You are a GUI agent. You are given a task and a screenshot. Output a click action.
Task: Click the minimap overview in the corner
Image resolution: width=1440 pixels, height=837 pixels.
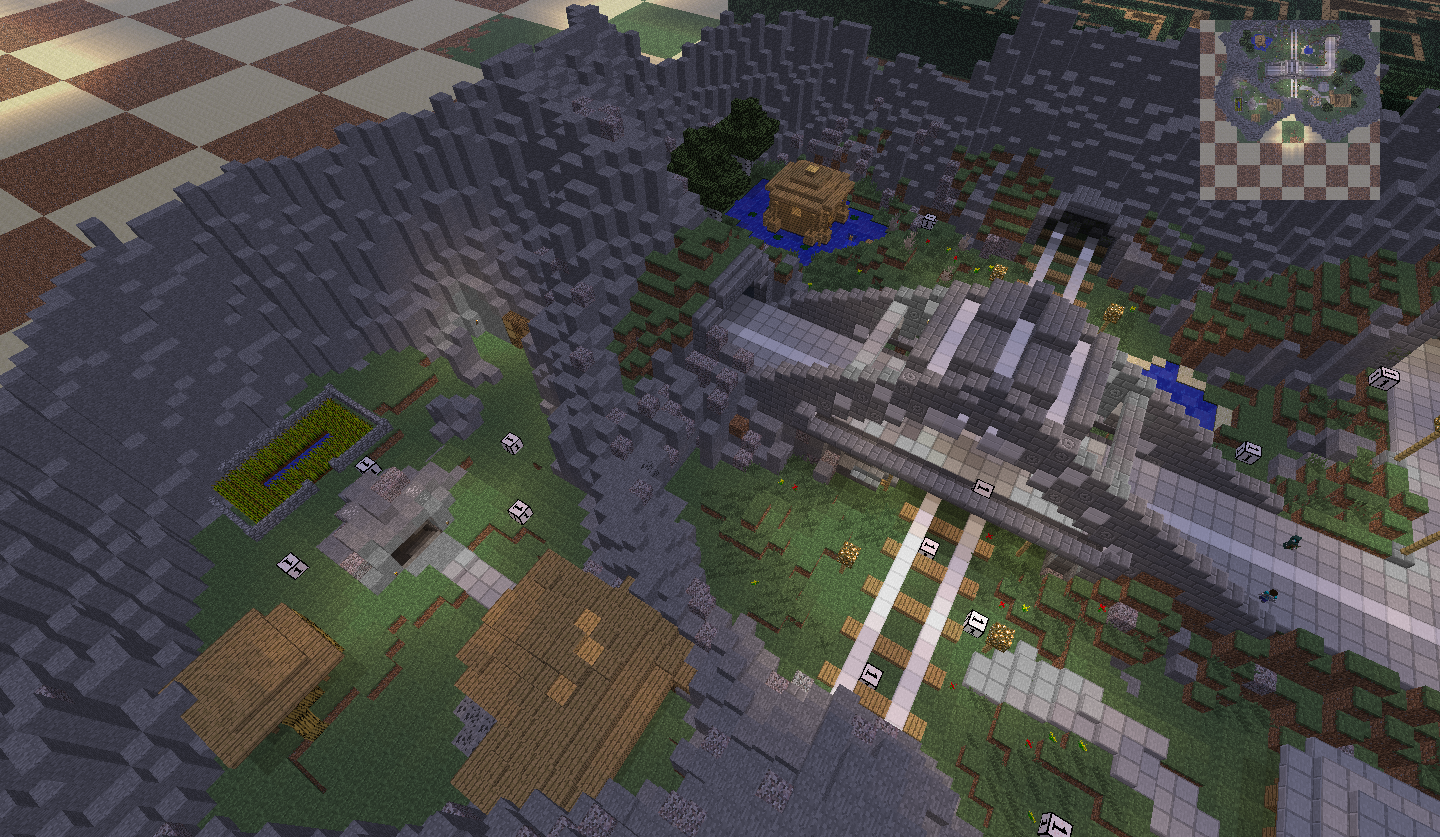[x=1289, y=109]
